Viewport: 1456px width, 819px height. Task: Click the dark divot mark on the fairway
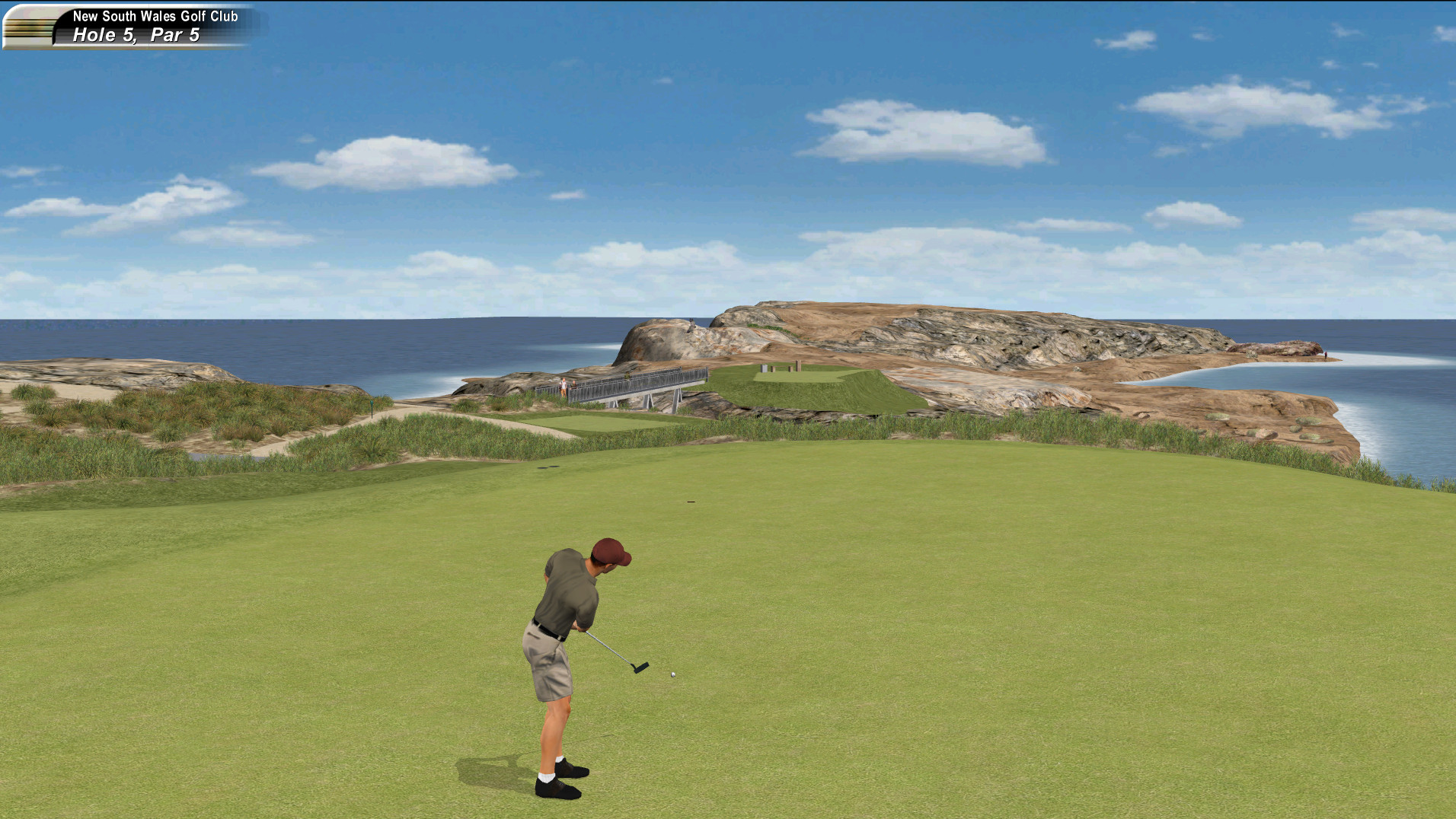[x=690, y=501]
